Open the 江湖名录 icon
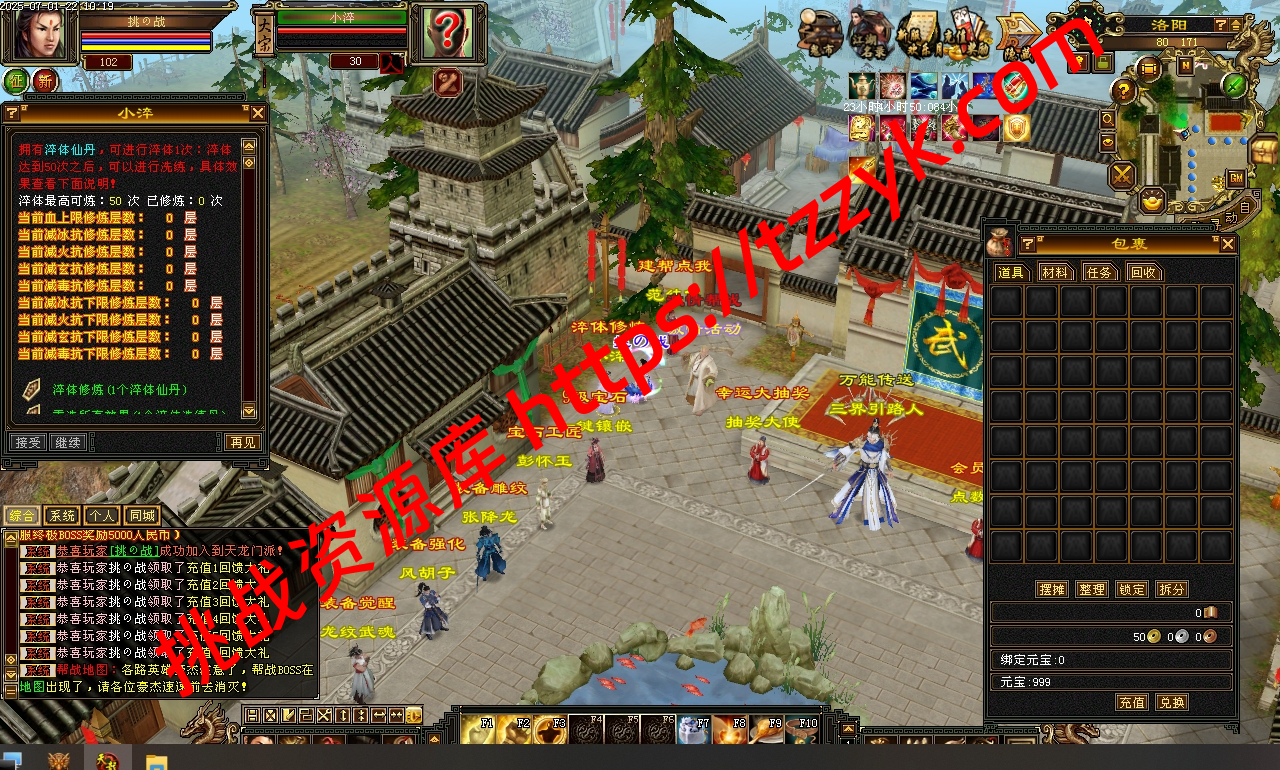This screenshot has height=770, width=1280. 870,34
